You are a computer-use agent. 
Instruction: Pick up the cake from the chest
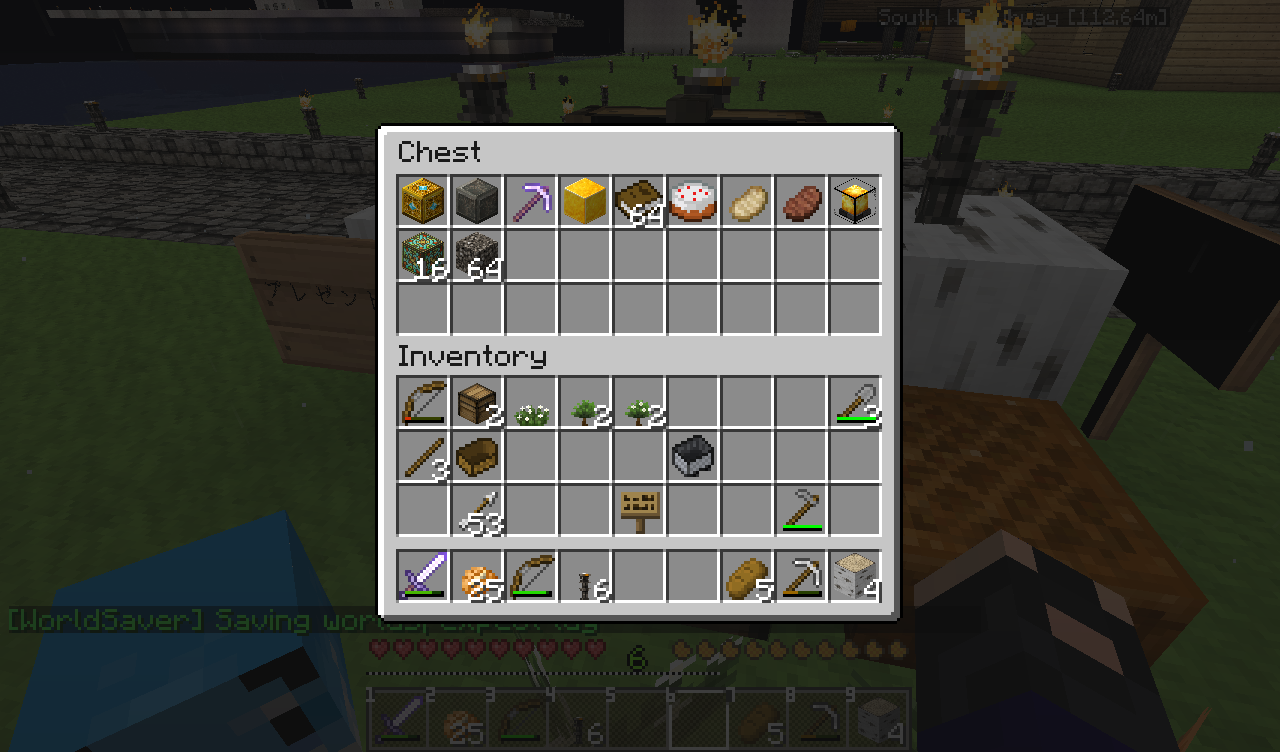693,201
